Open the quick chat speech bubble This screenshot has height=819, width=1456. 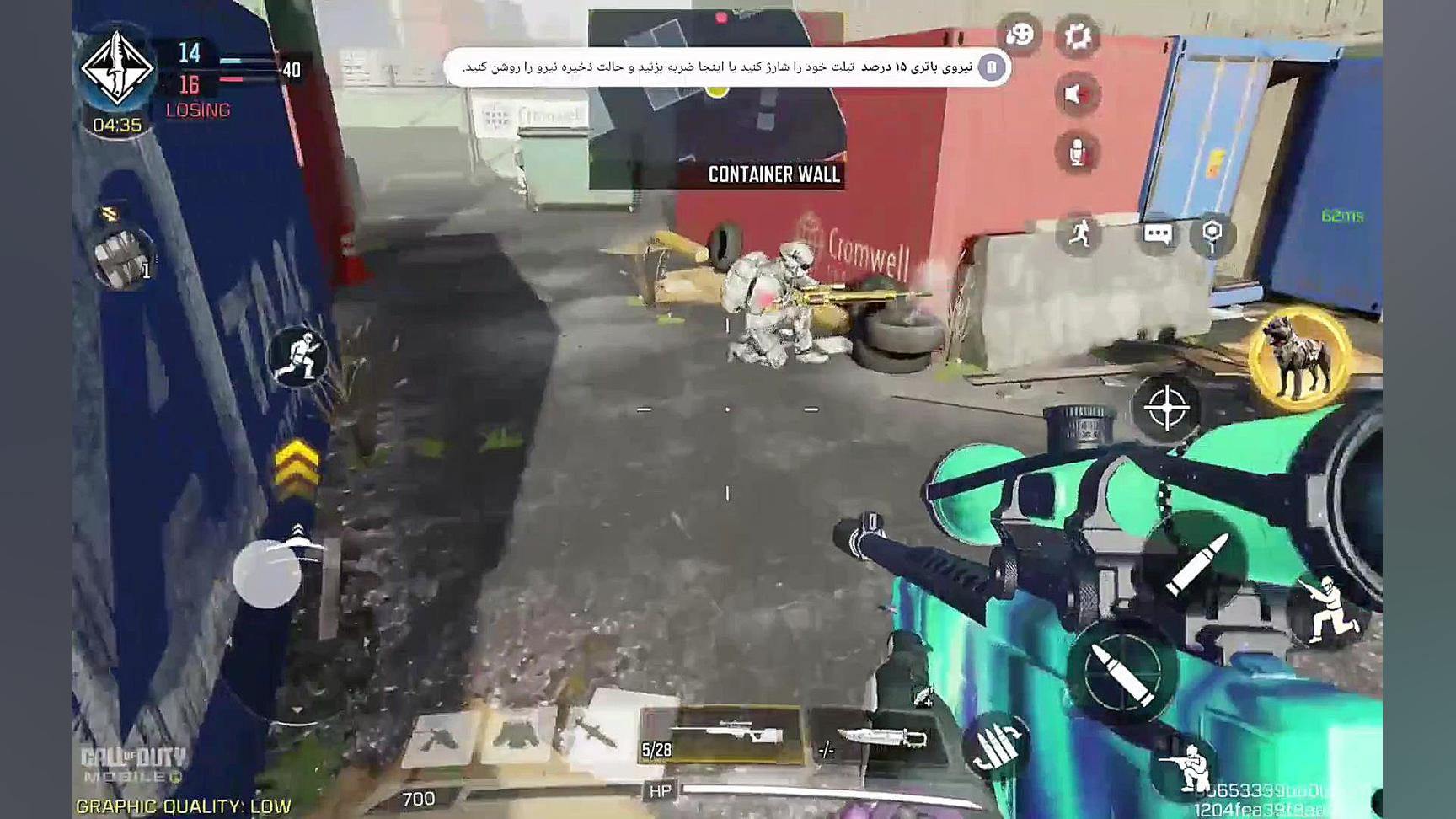click(x=1157, y=233)
